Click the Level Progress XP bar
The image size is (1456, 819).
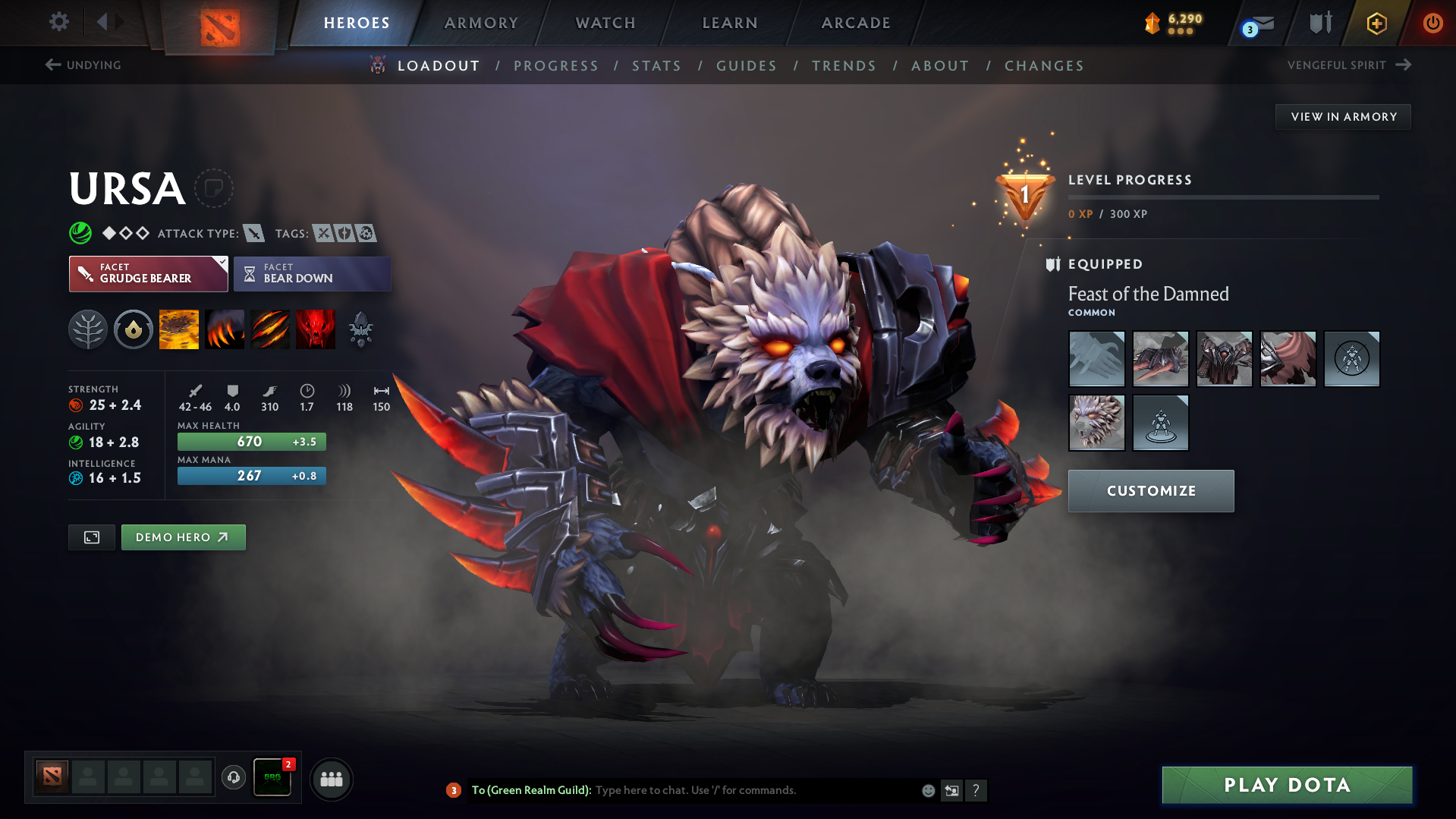coord(1222,197)
